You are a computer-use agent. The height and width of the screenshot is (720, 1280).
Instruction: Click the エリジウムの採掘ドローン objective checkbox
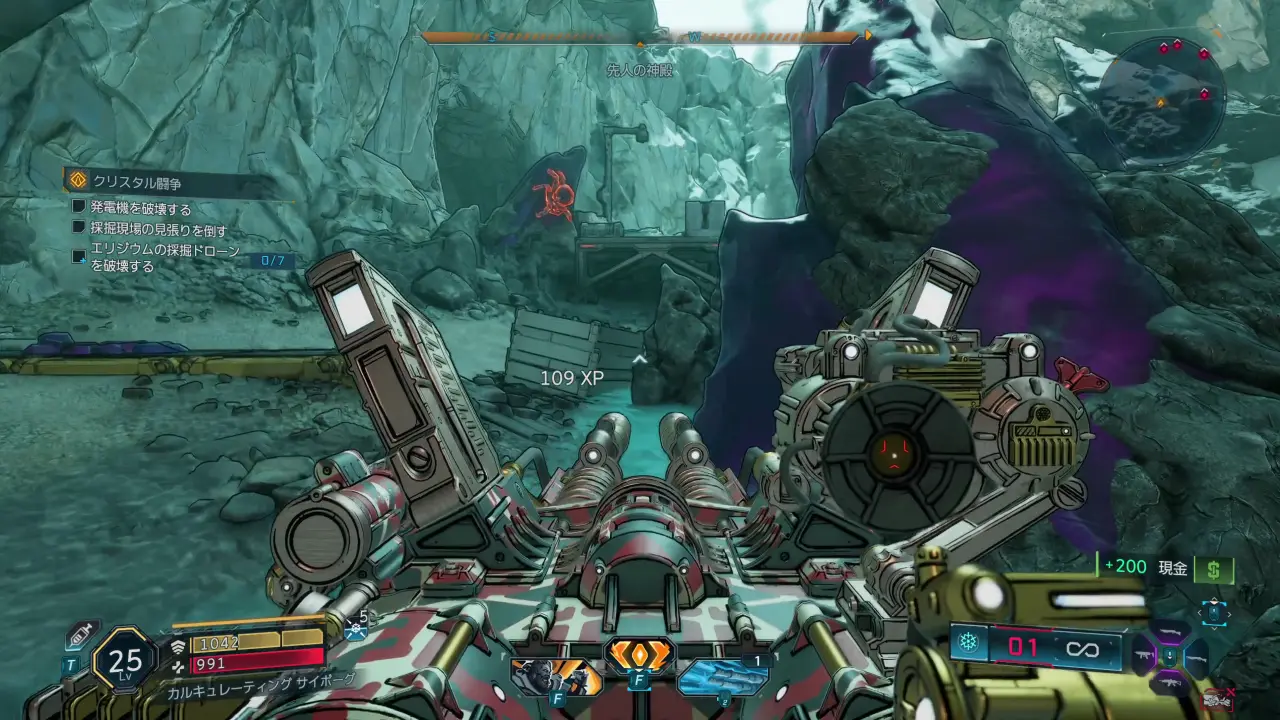pyautogui.click(x=79, y=257)
